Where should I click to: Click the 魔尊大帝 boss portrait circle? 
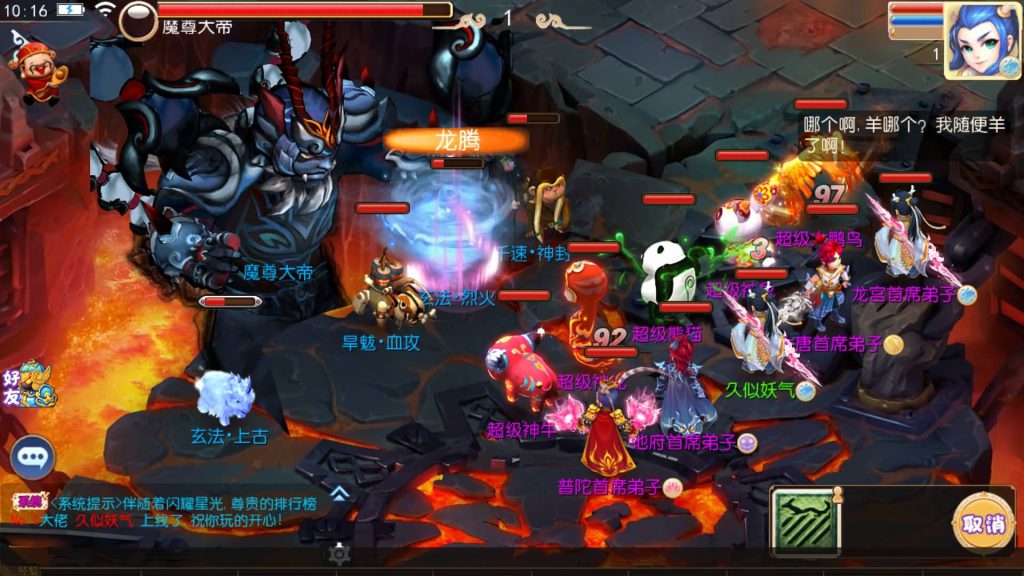138,20
